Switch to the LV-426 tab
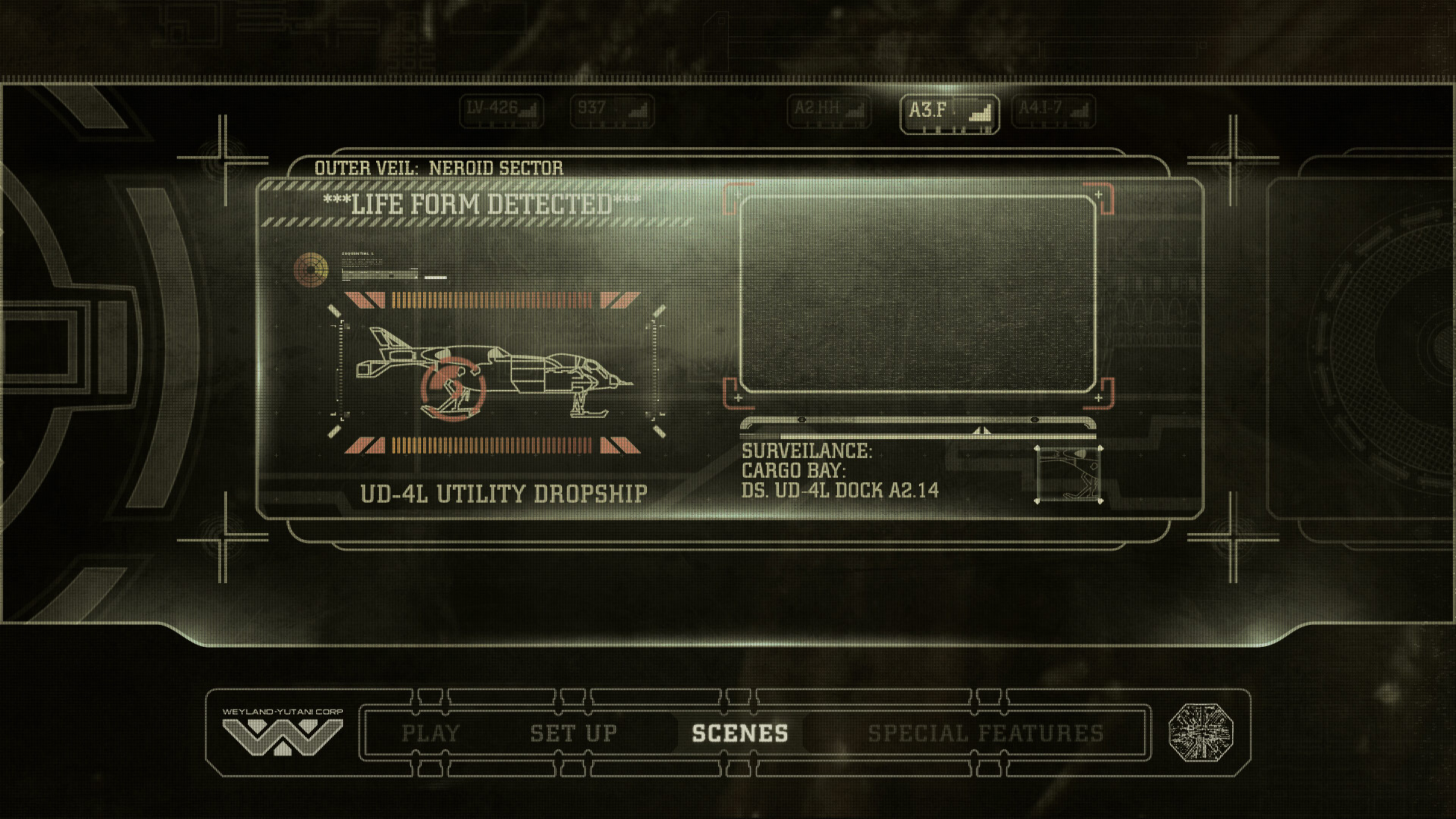This screenshot has width=1456, height=819. click(x=501, y=111)
